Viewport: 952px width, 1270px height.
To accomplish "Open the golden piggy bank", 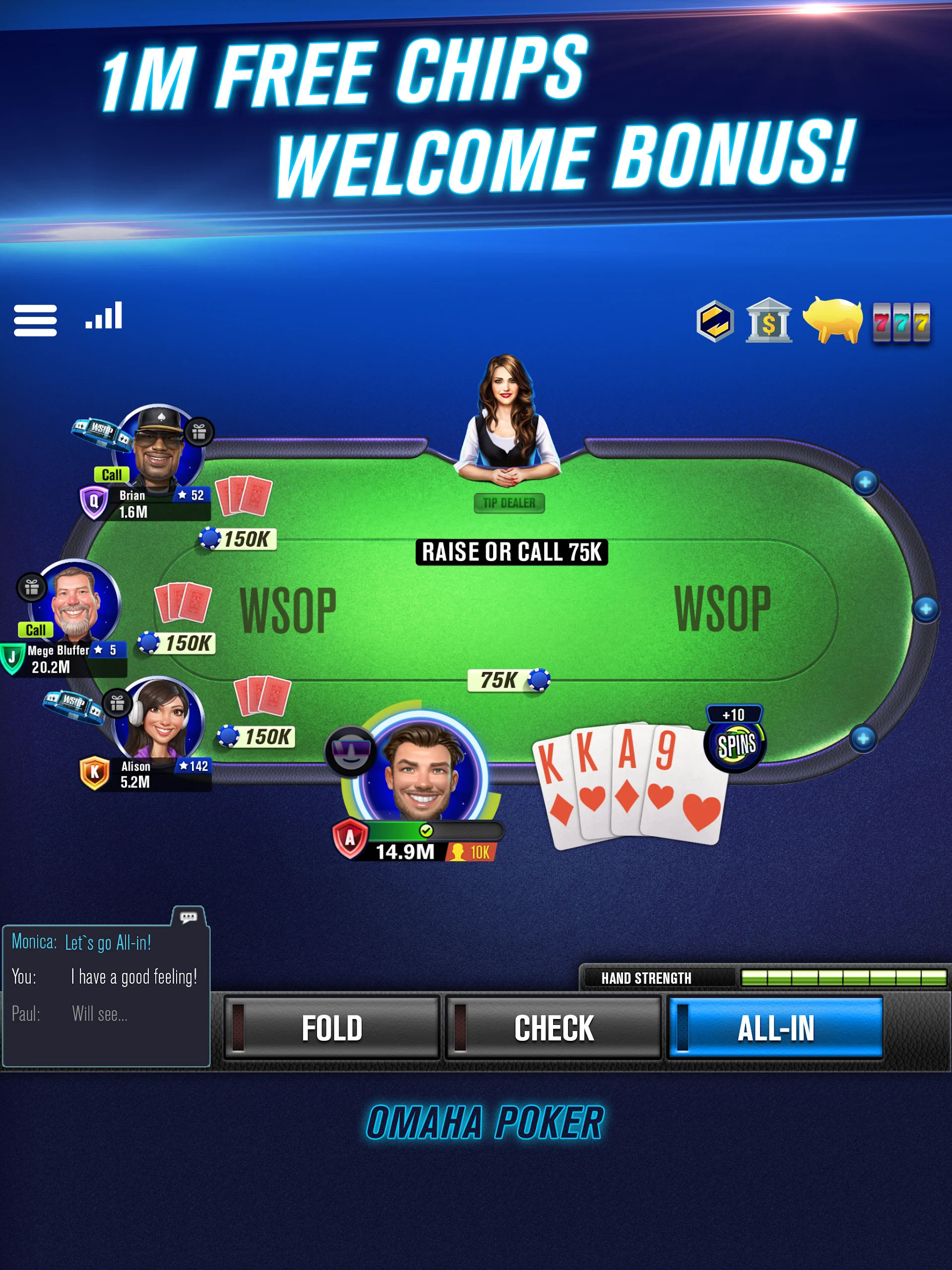I will click(832, 320).
